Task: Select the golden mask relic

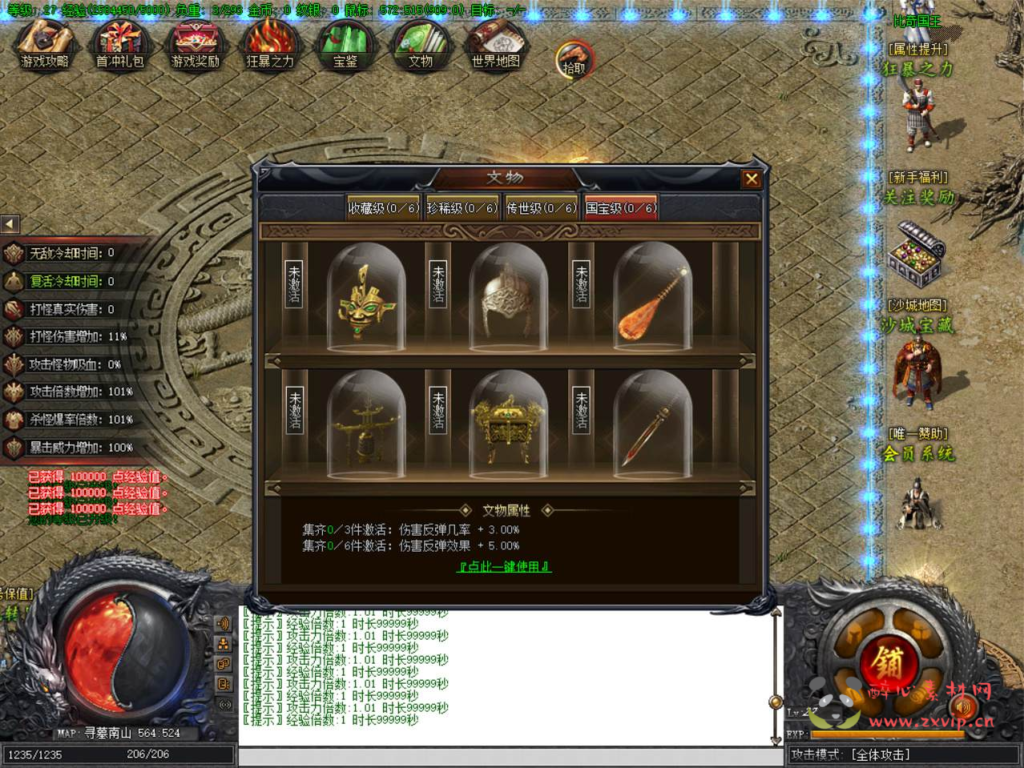Action: tap(366, 300)
